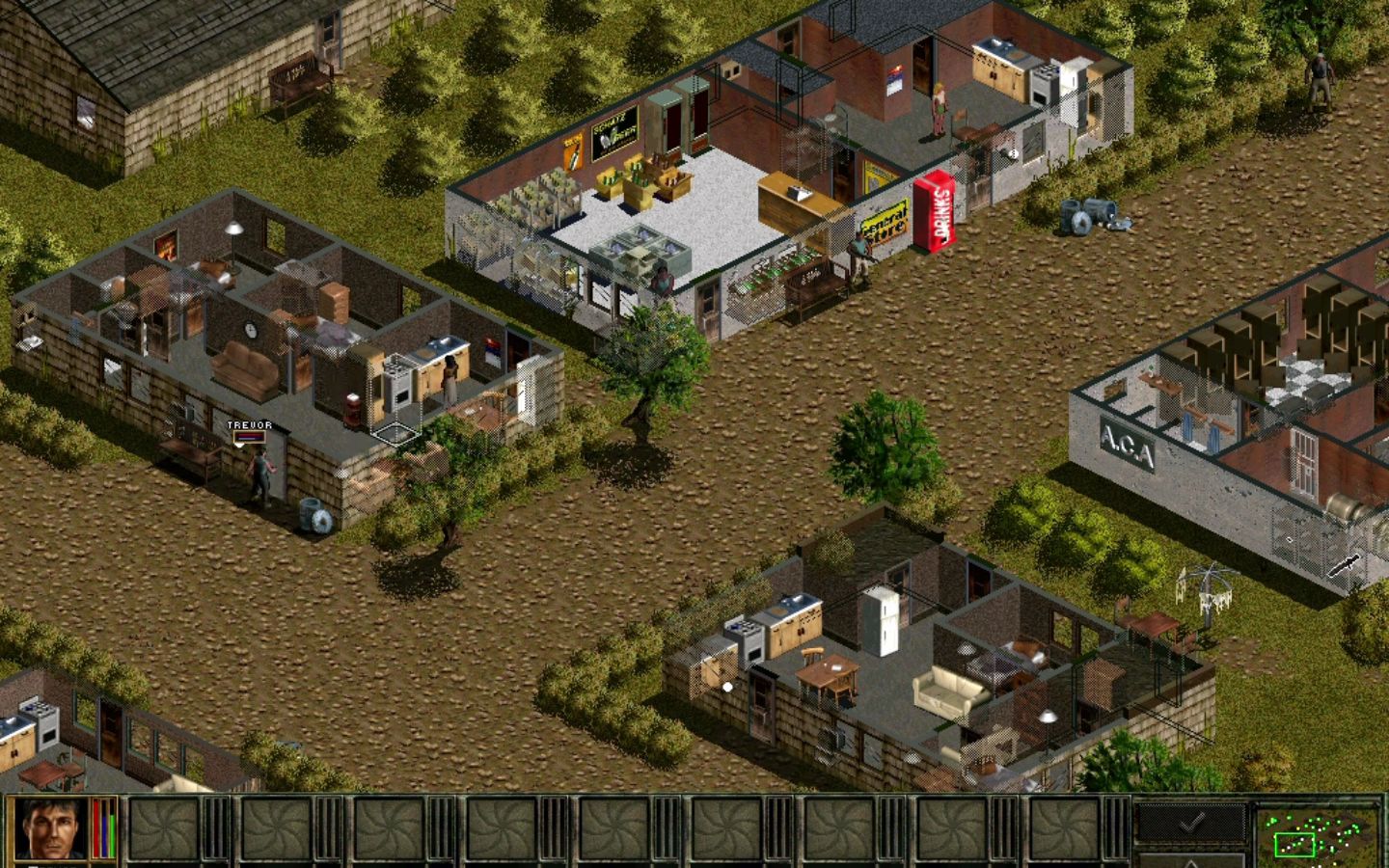Click the checkmark button on the bottom bar
1389x868 pixels.
point(1191,821)
